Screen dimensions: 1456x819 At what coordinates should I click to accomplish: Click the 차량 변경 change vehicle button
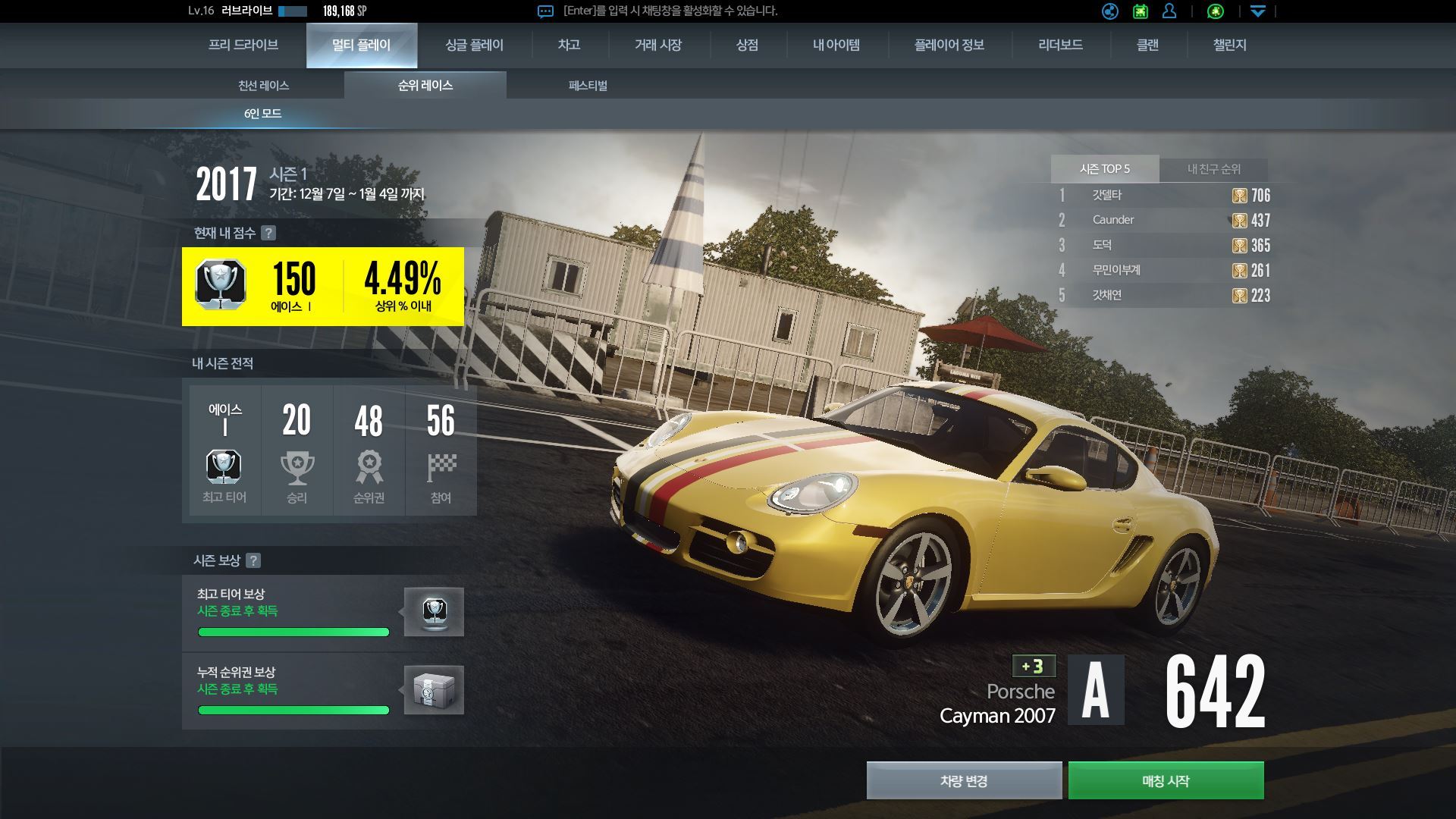[964, 780]
